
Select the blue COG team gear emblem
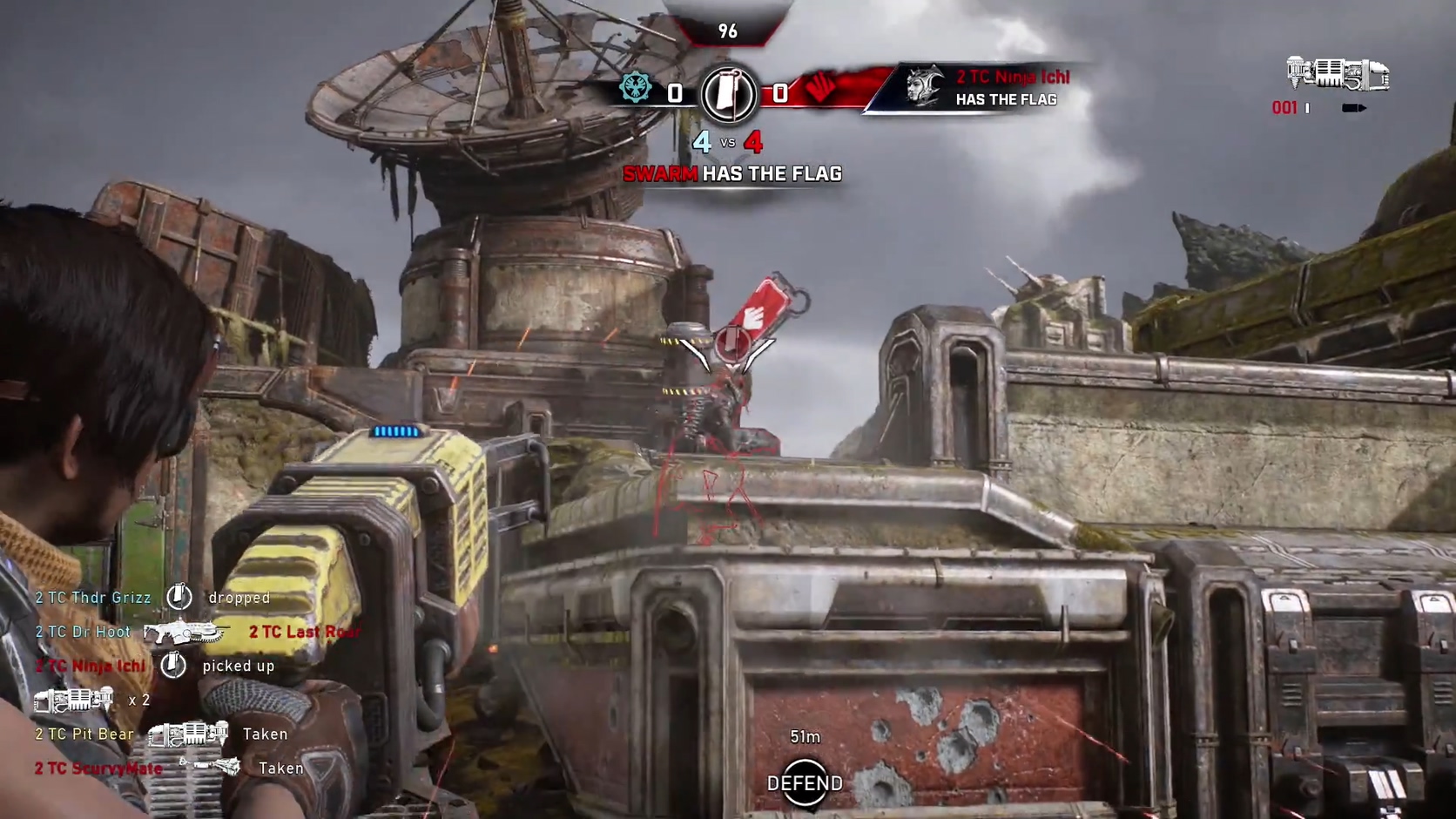pos(636,89)
